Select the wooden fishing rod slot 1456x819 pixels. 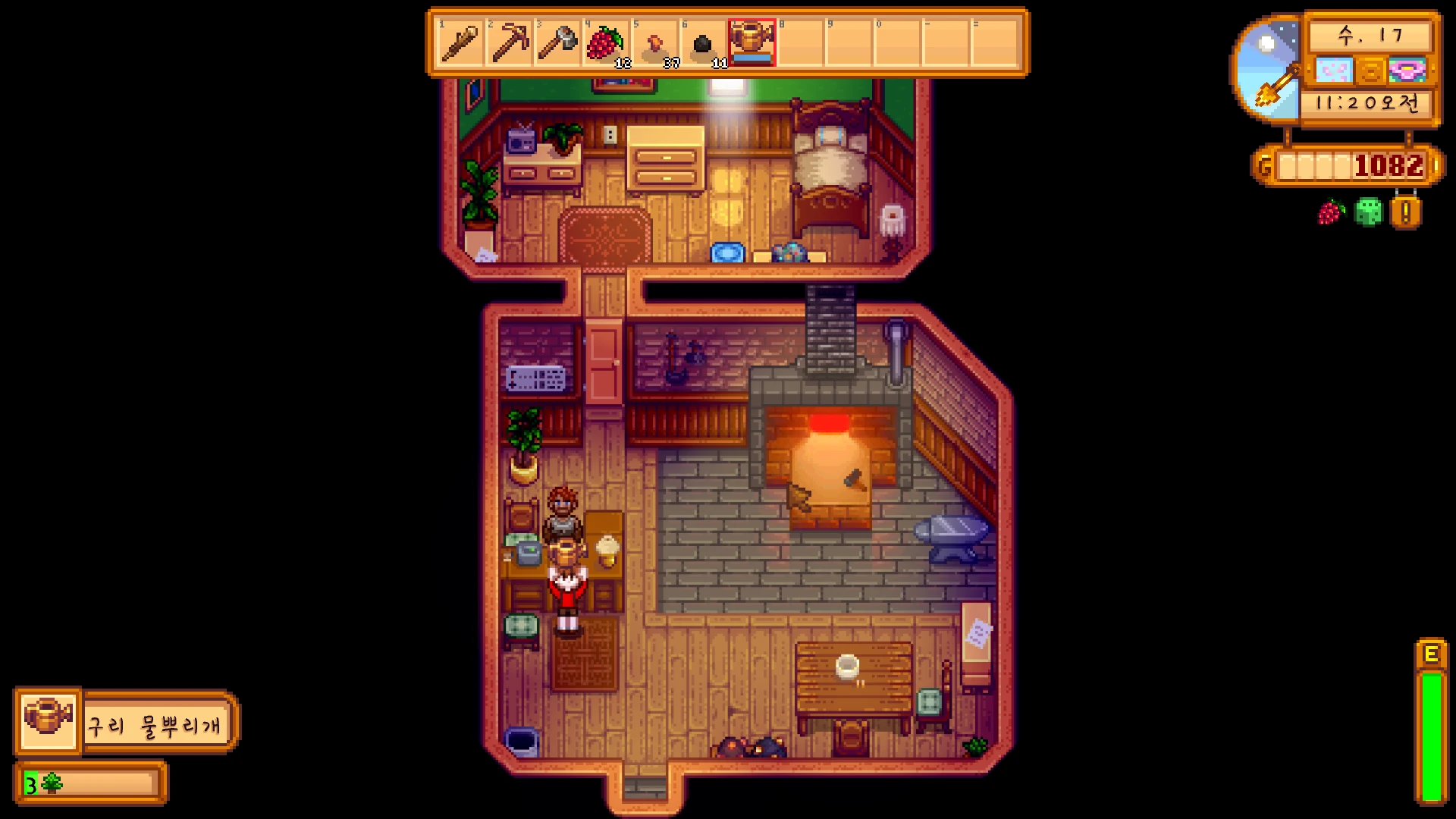460,43
